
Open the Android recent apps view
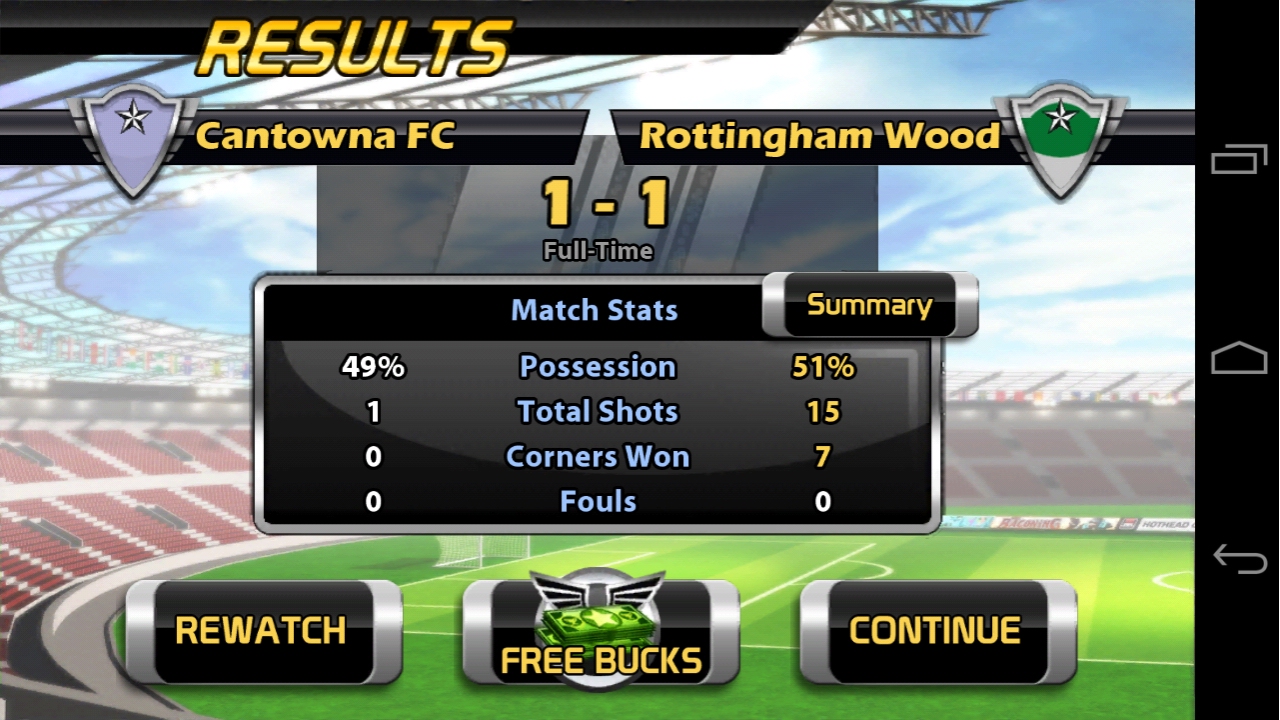point(1239,160)
